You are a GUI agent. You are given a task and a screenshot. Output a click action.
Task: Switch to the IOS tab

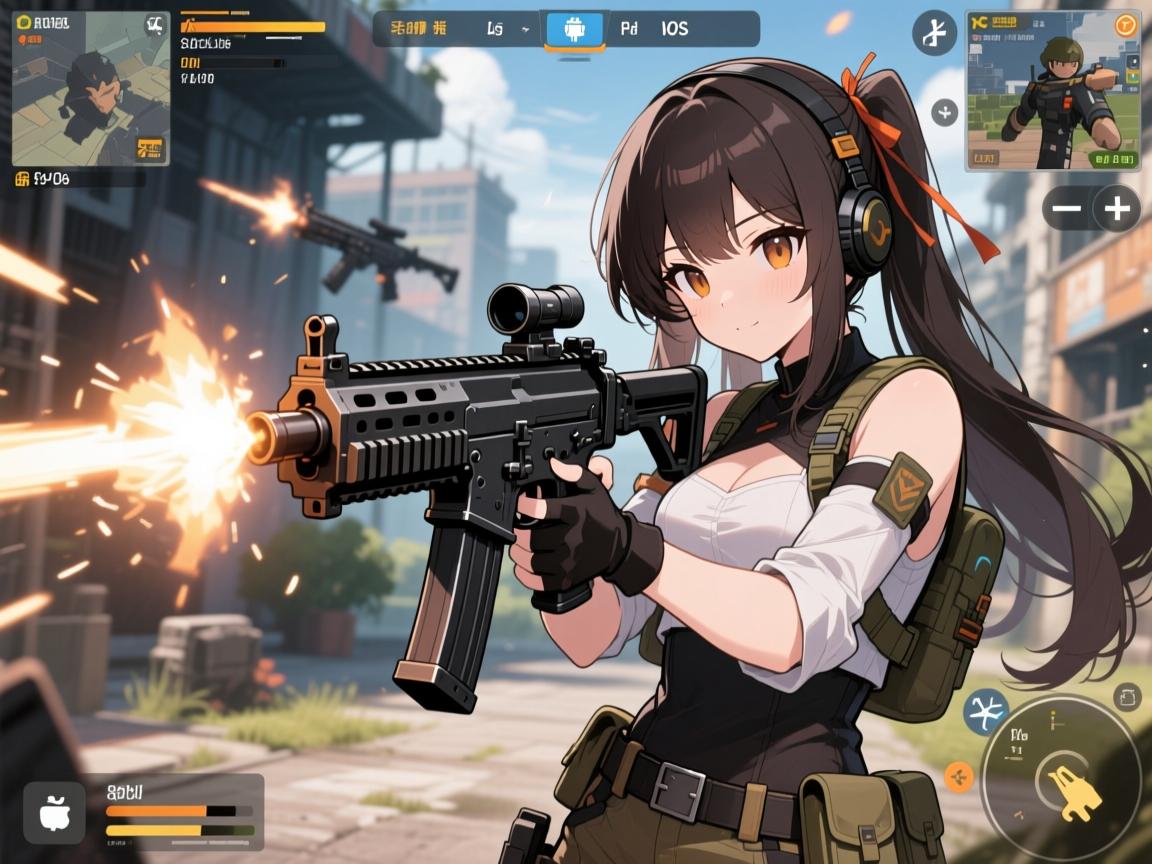(x=675, y=29)
